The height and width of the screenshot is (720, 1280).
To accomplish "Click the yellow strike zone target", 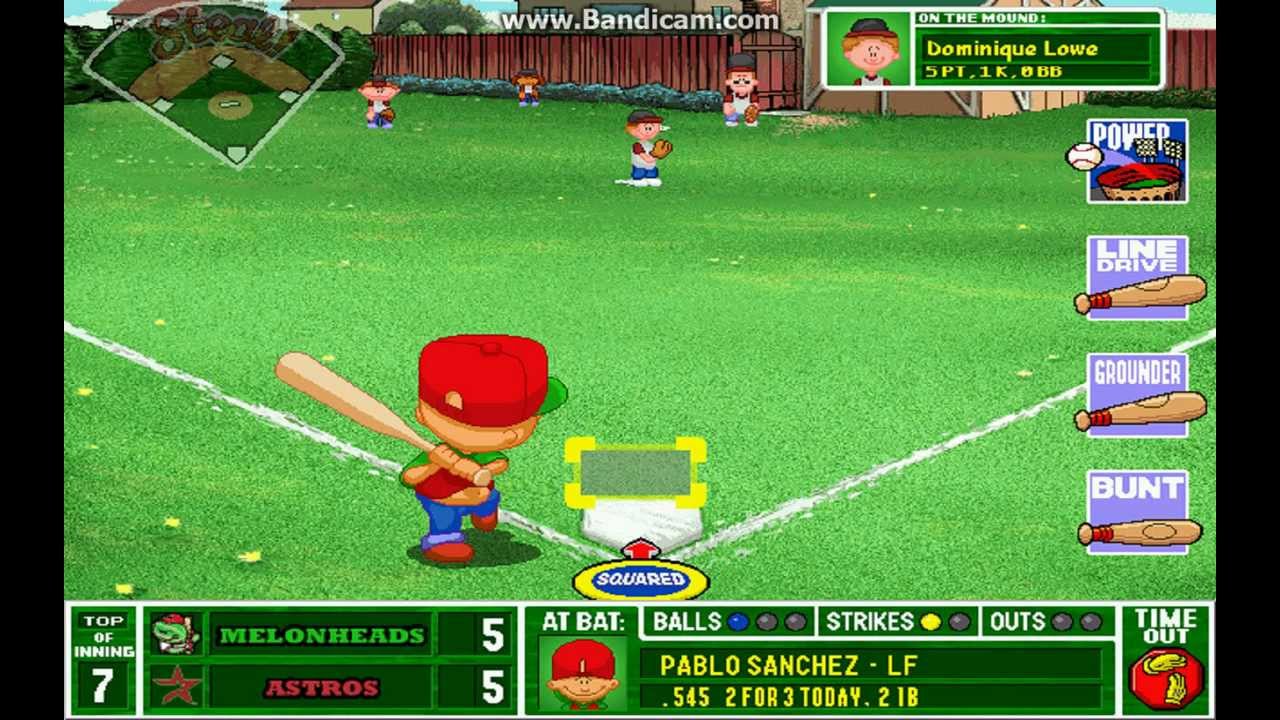I will (x=636, y=472).
